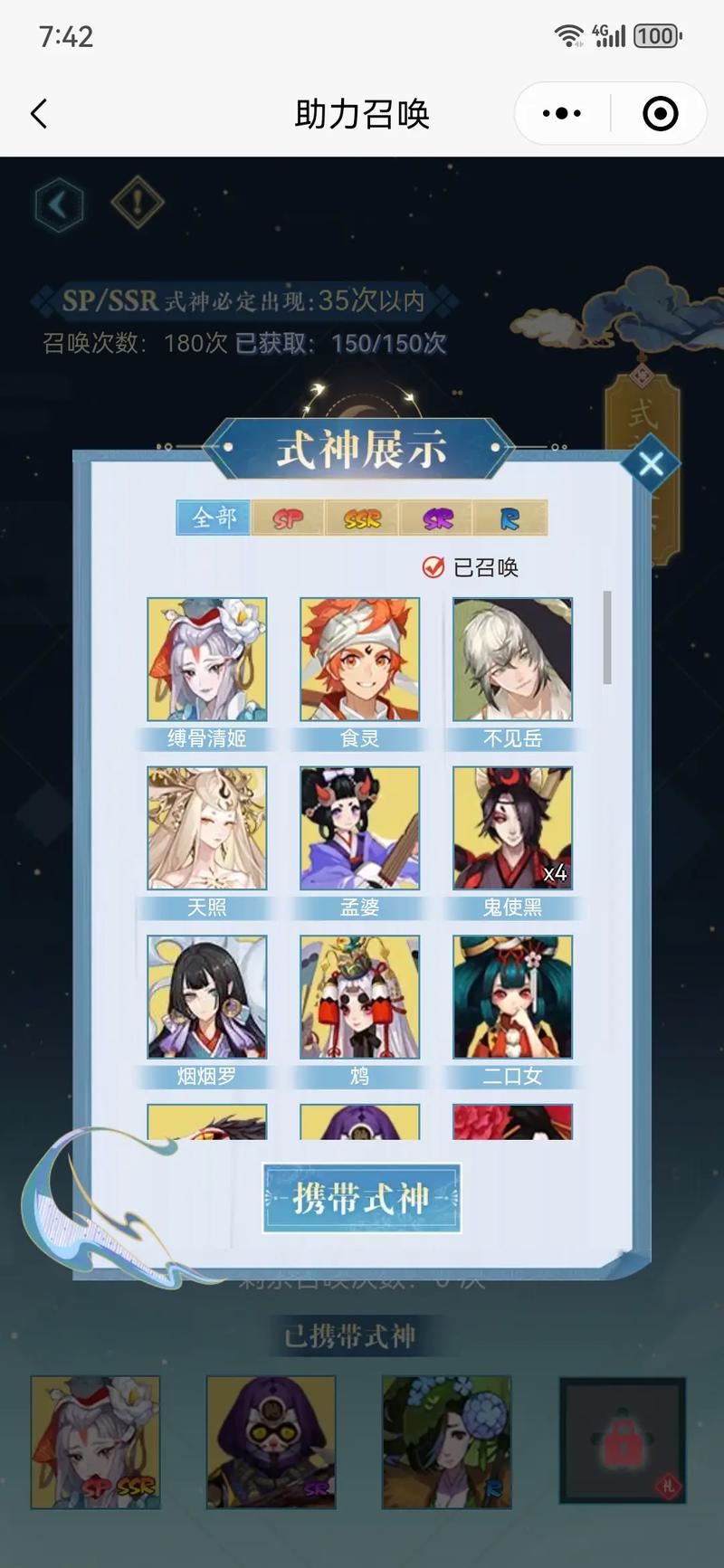Close the 式神展示 popup
This screenshot has width=724, height=1568.
coord(651,464)
